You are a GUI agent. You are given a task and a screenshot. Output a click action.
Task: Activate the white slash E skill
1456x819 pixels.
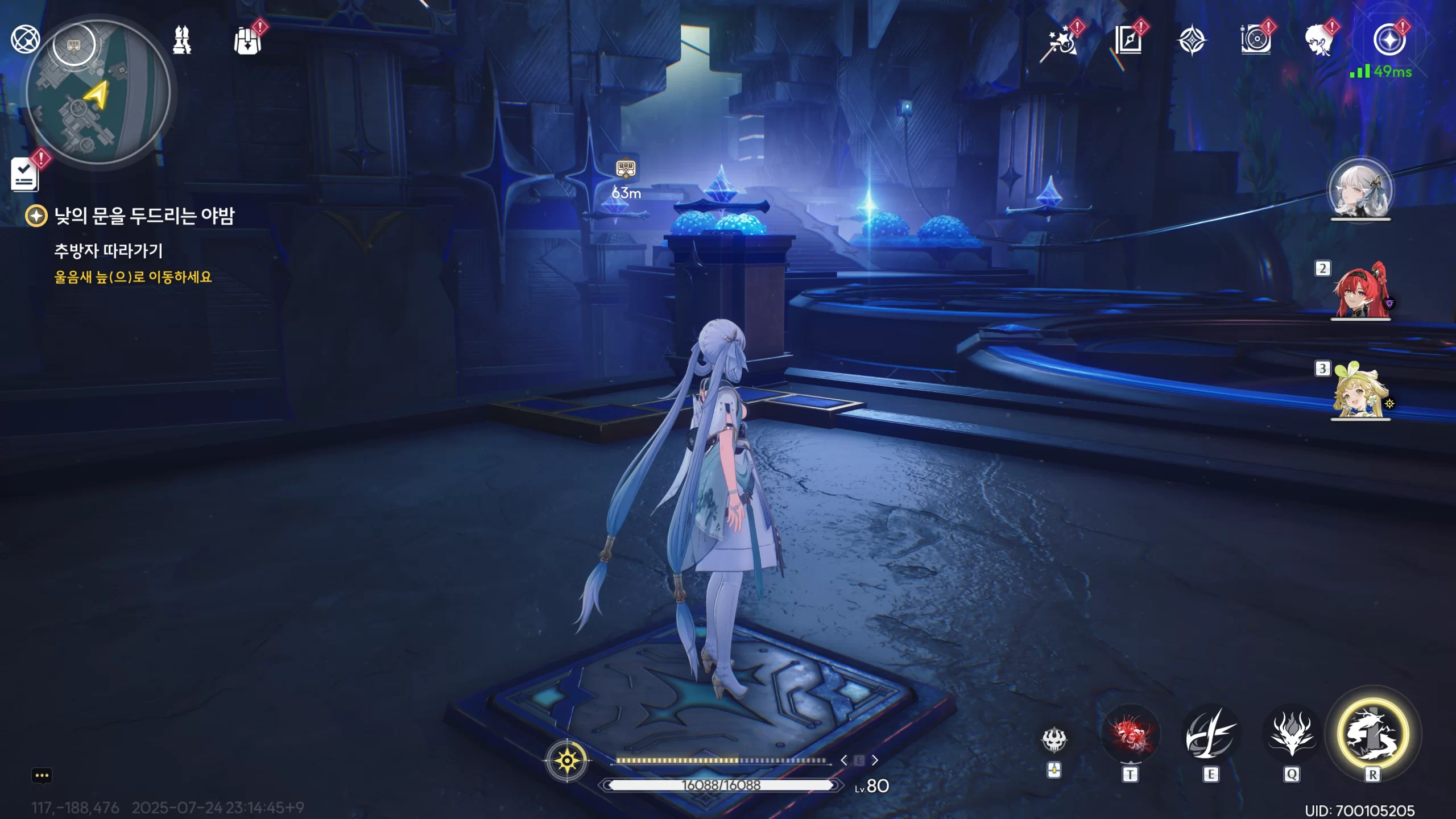[x=1211, y=735]
